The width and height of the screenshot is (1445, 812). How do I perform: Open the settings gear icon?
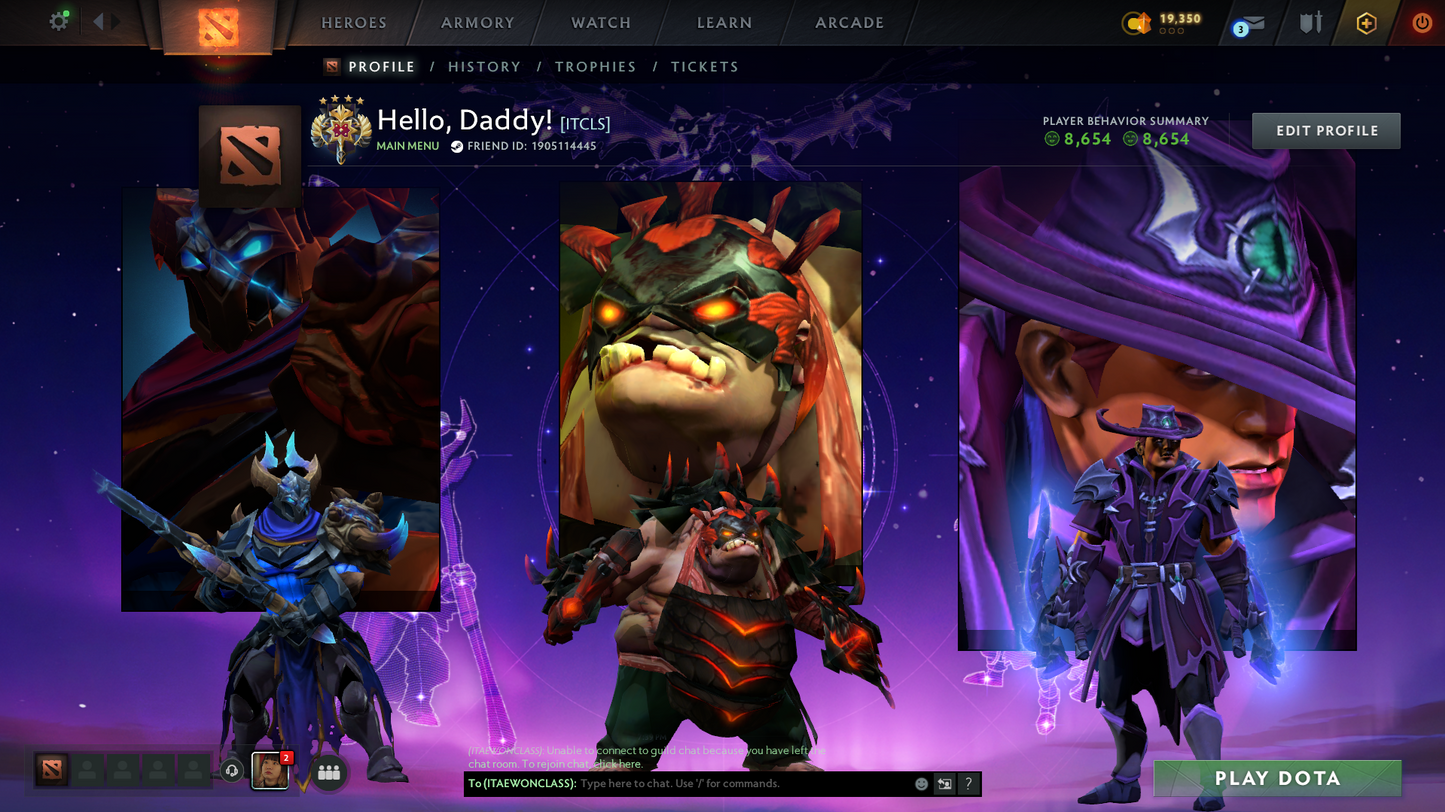(59, 21)
